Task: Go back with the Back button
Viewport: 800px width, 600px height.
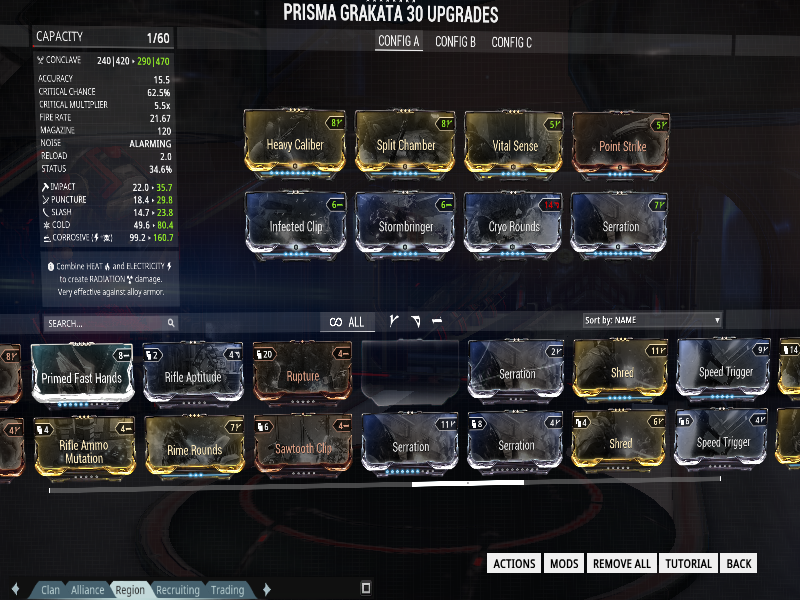Action: point(739,563)
